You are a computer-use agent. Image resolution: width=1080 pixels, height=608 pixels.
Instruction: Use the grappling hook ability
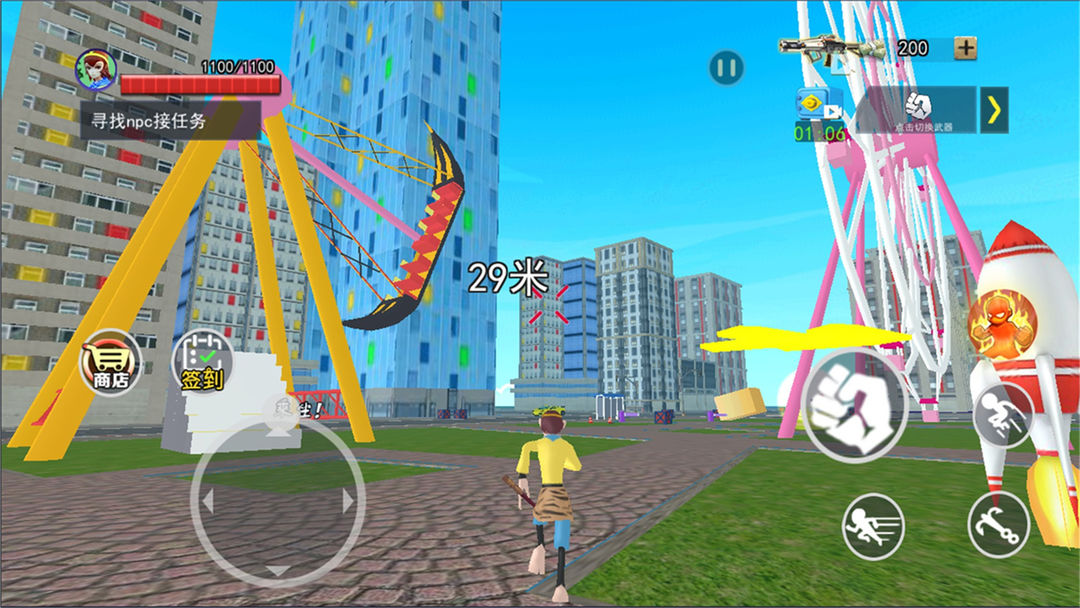tap(998, 524)
